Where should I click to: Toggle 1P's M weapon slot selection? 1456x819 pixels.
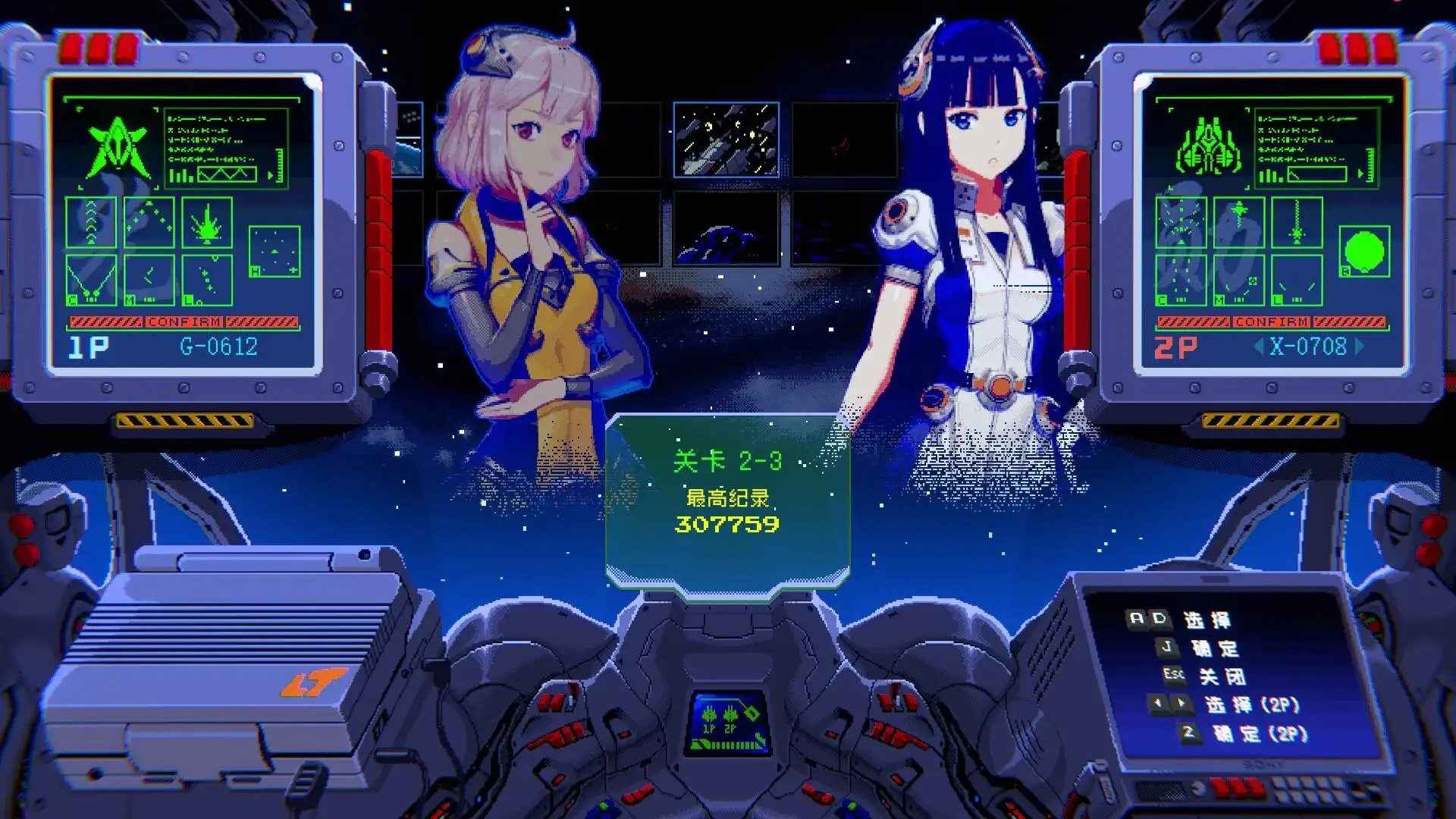tap(149, 281)
